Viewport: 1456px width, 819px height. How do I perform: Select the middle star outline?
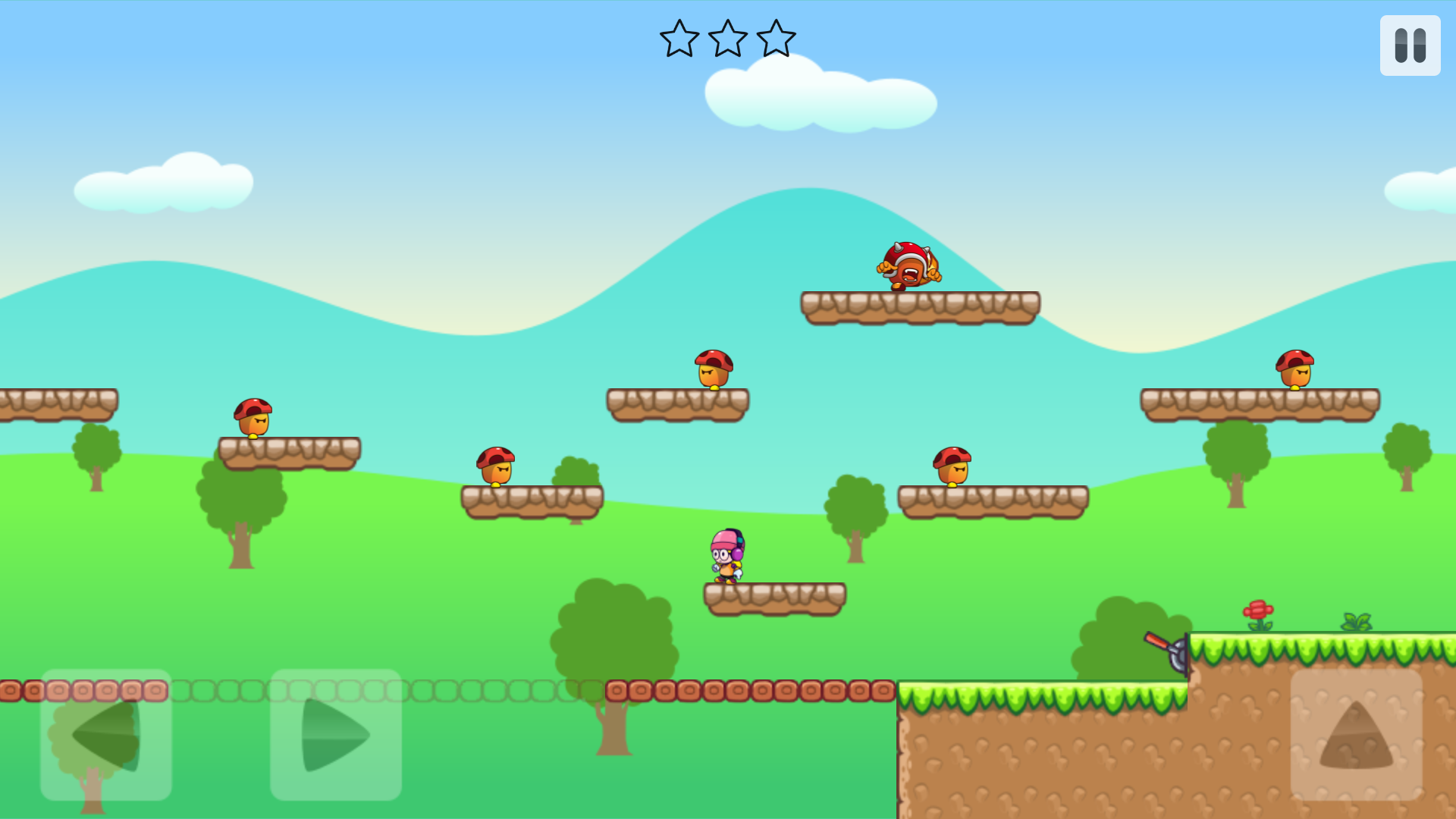[x=729, y=39]
